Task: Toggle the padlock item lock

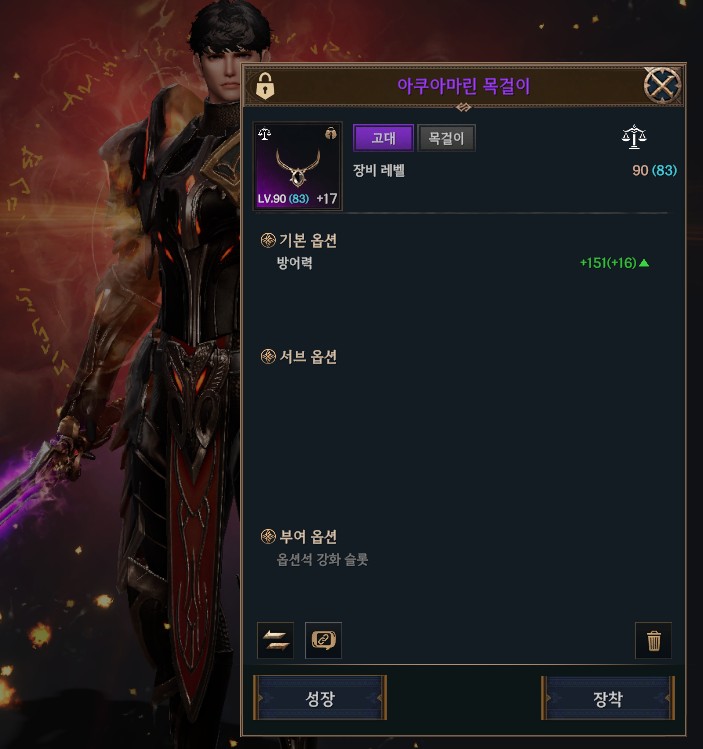Action: pyautogui.click(x=265, y=87)
